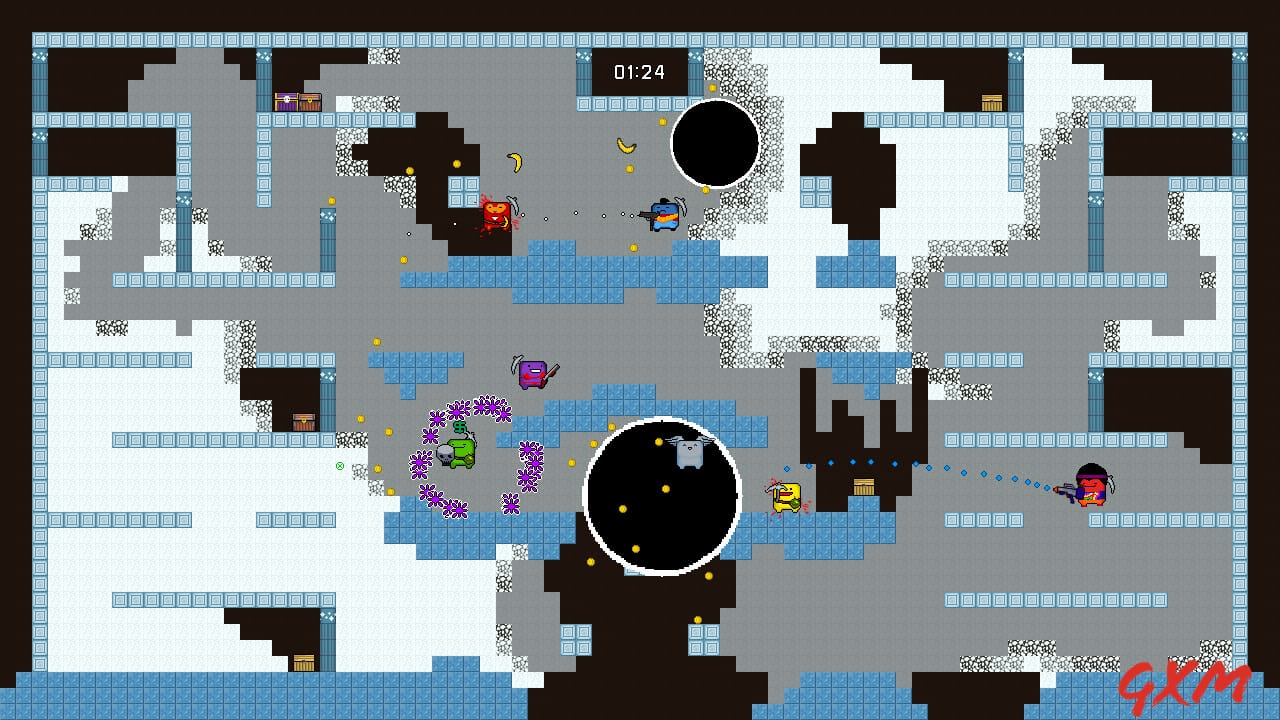
Task: Click the green crosshair marker on the left wall
Action: pyautogui.click(x=340, y=467)
